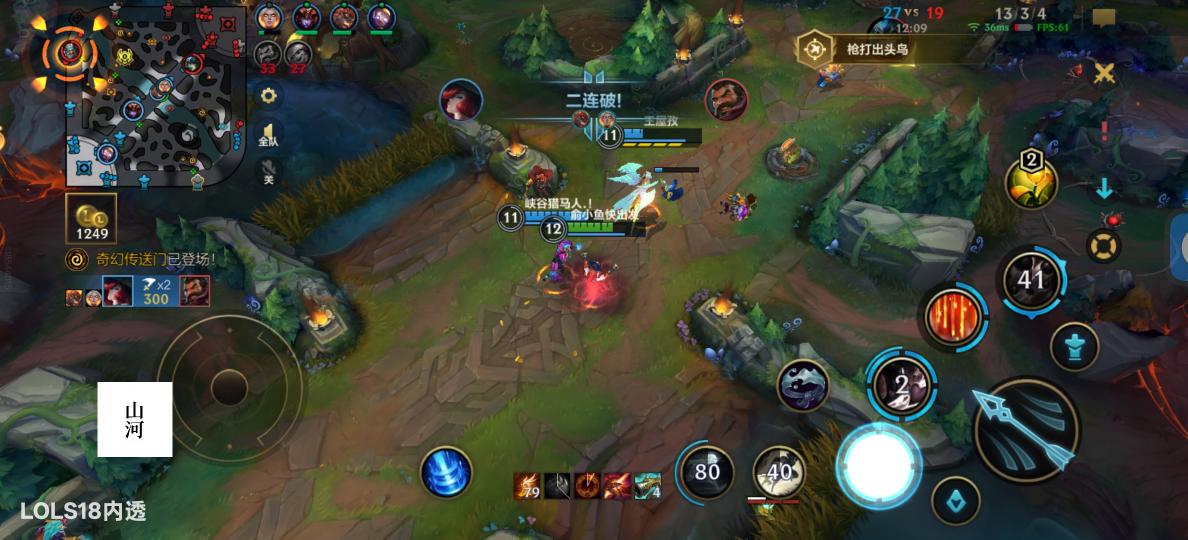Open the shop via the 1249 gold button
Screen dimensions: 1188x540
pos(91,219)
